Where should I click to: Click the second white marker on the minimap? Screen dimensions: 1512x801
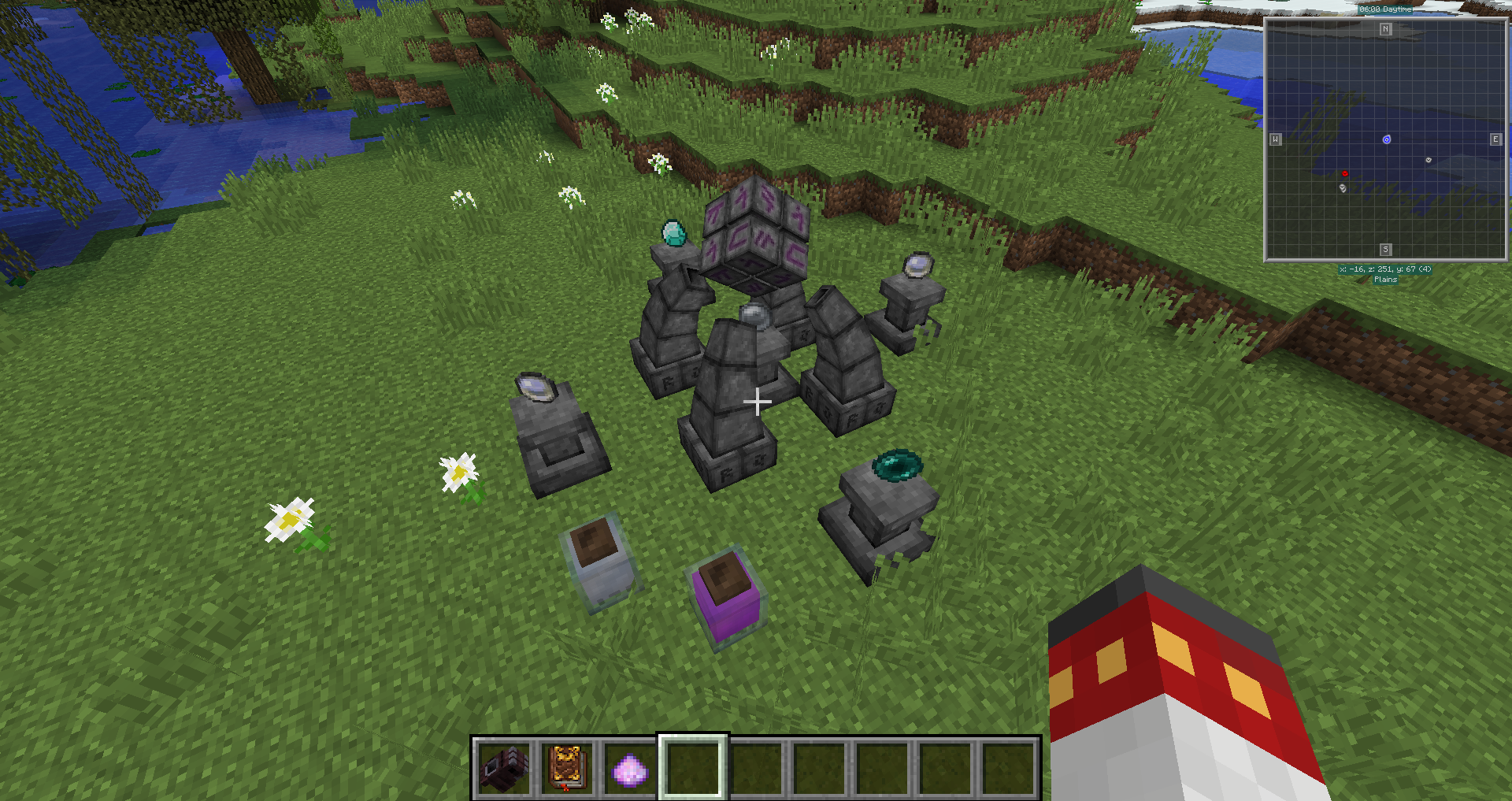click(x=1343, y=187)
